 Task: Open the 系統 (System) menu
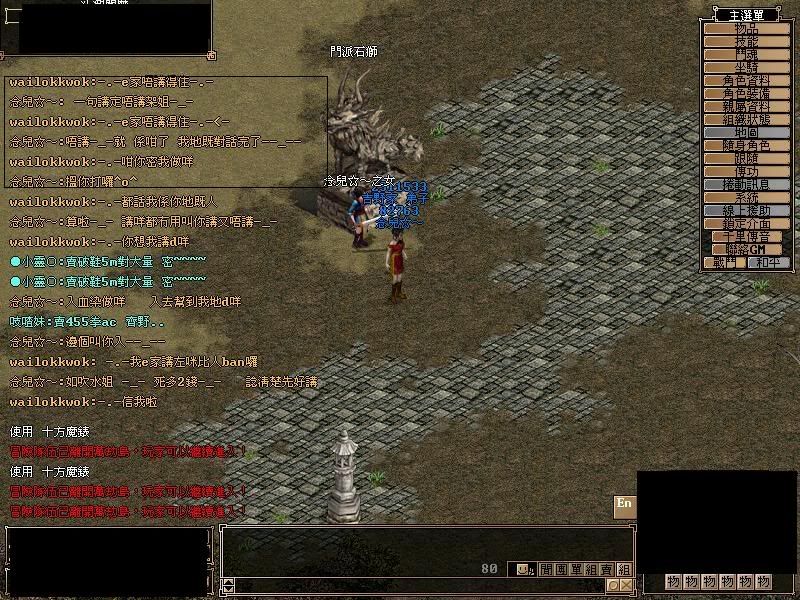click(747, 197)
